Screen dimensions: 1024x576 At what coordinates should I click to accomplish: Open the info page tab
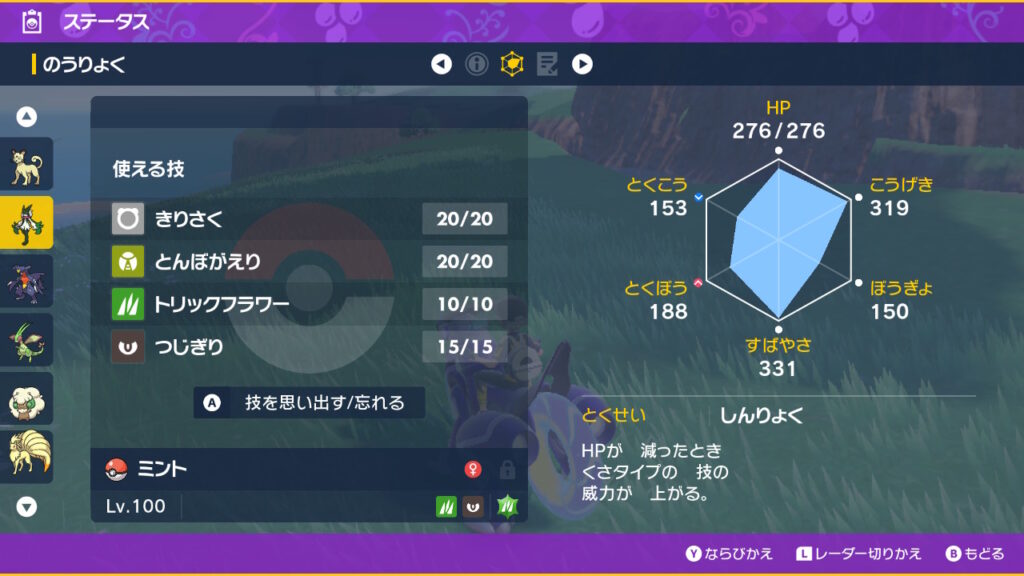(477, 65)
